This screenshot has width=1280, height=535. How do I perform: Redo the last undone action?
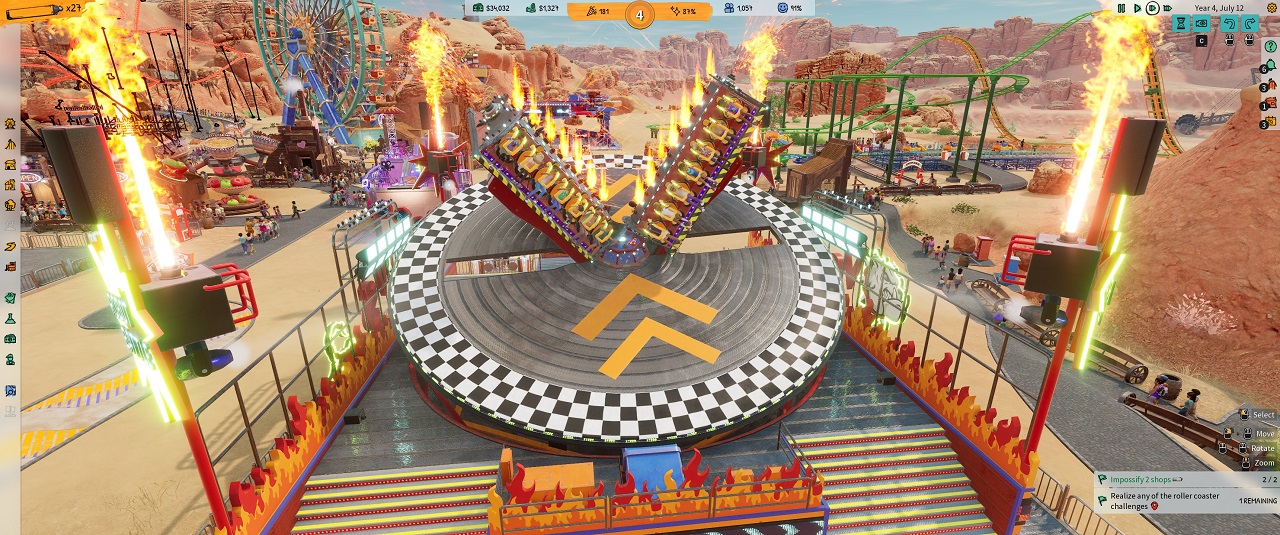(1250, 23)
